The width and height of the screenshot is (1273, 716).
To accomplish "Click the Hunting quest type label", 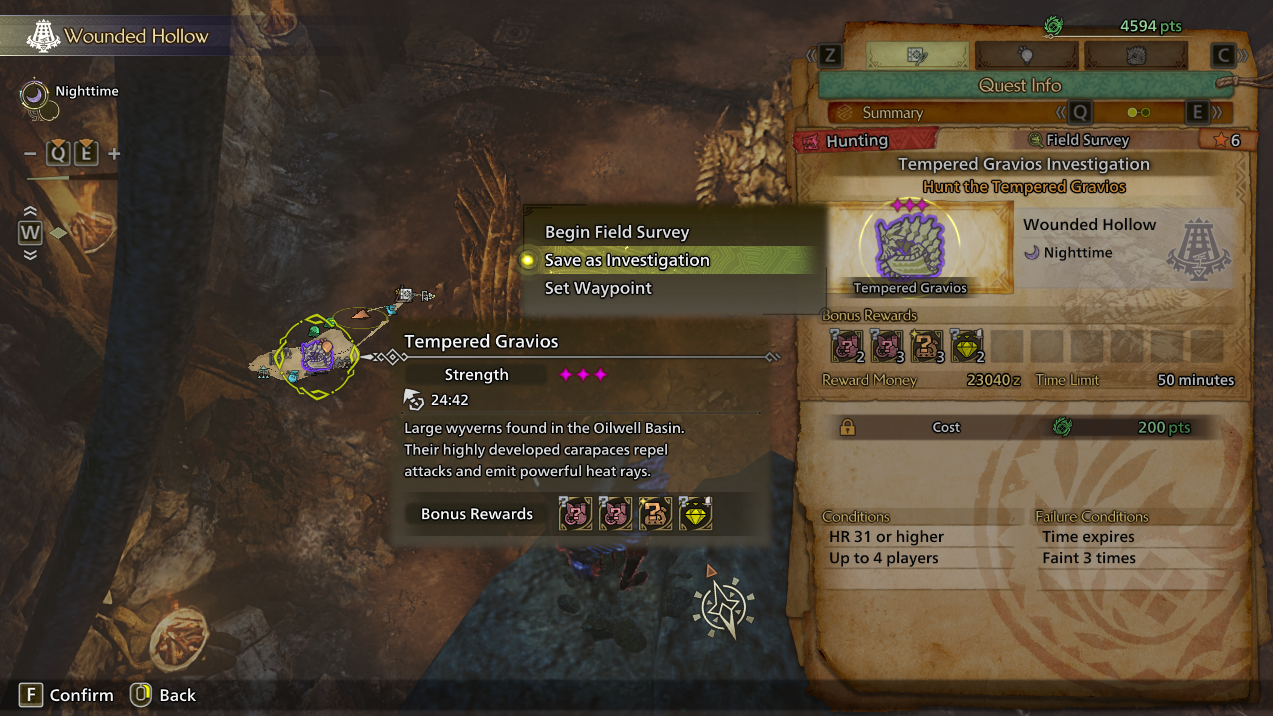I will [x=856, y=141].
